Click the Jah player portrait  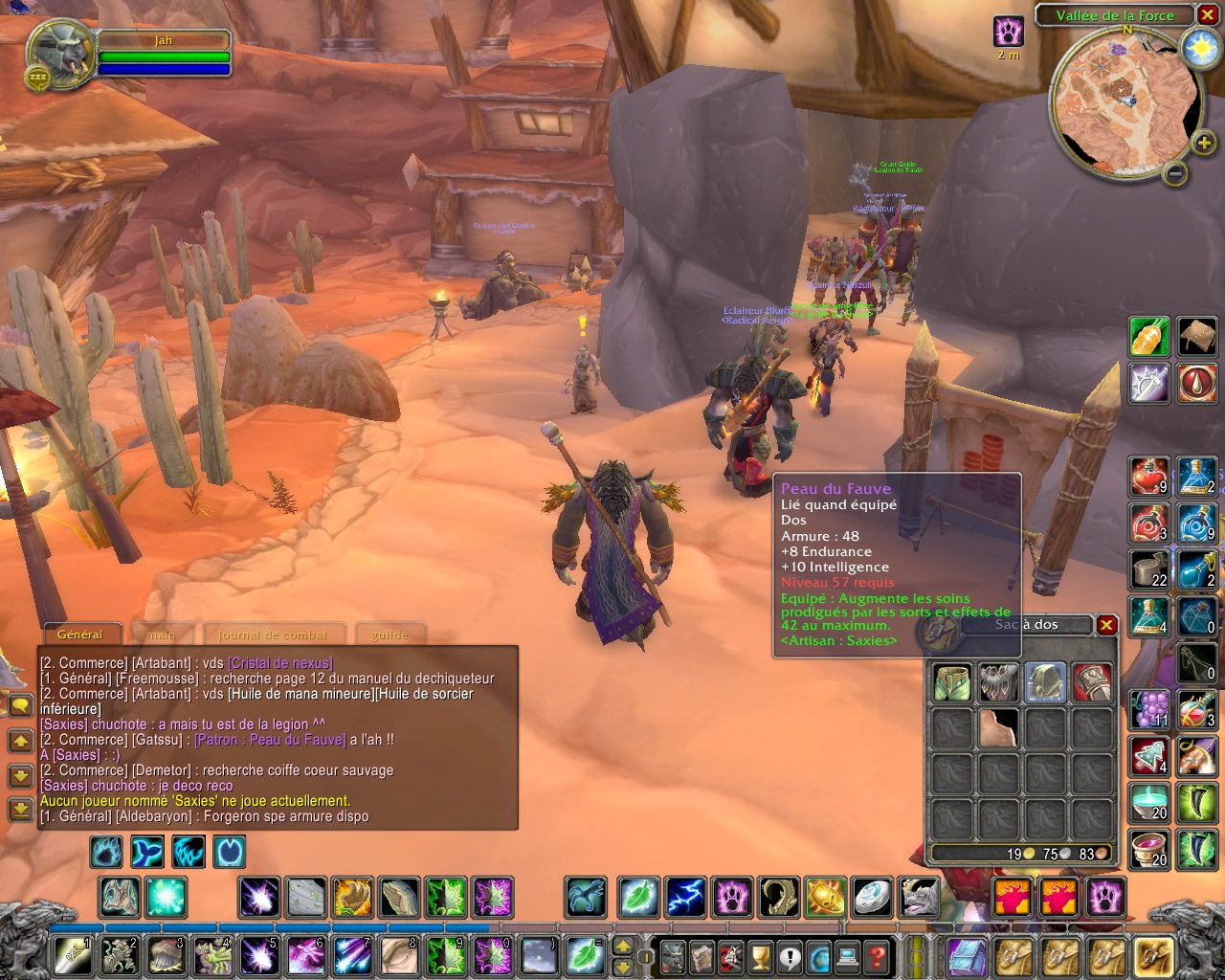click(x=59, y=53)
